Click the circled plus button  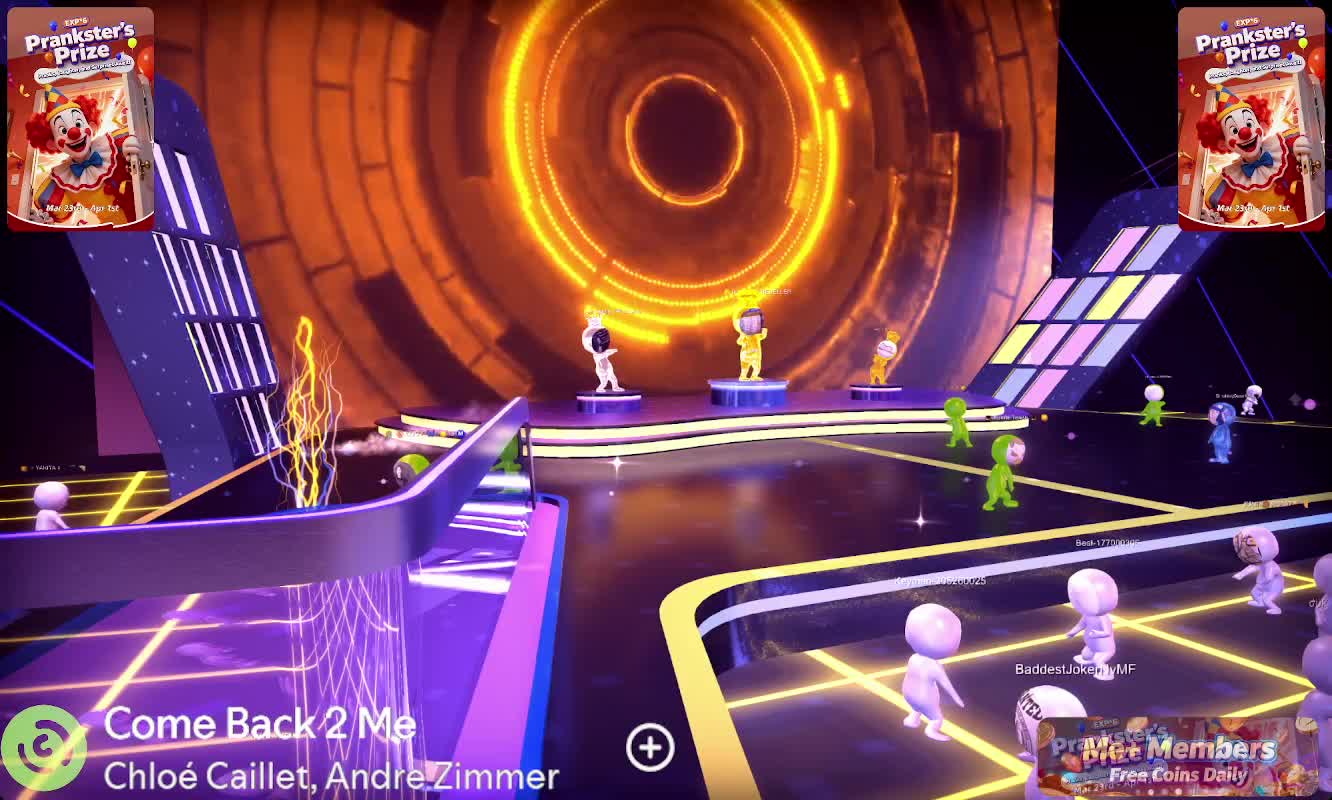coord(650,747)
